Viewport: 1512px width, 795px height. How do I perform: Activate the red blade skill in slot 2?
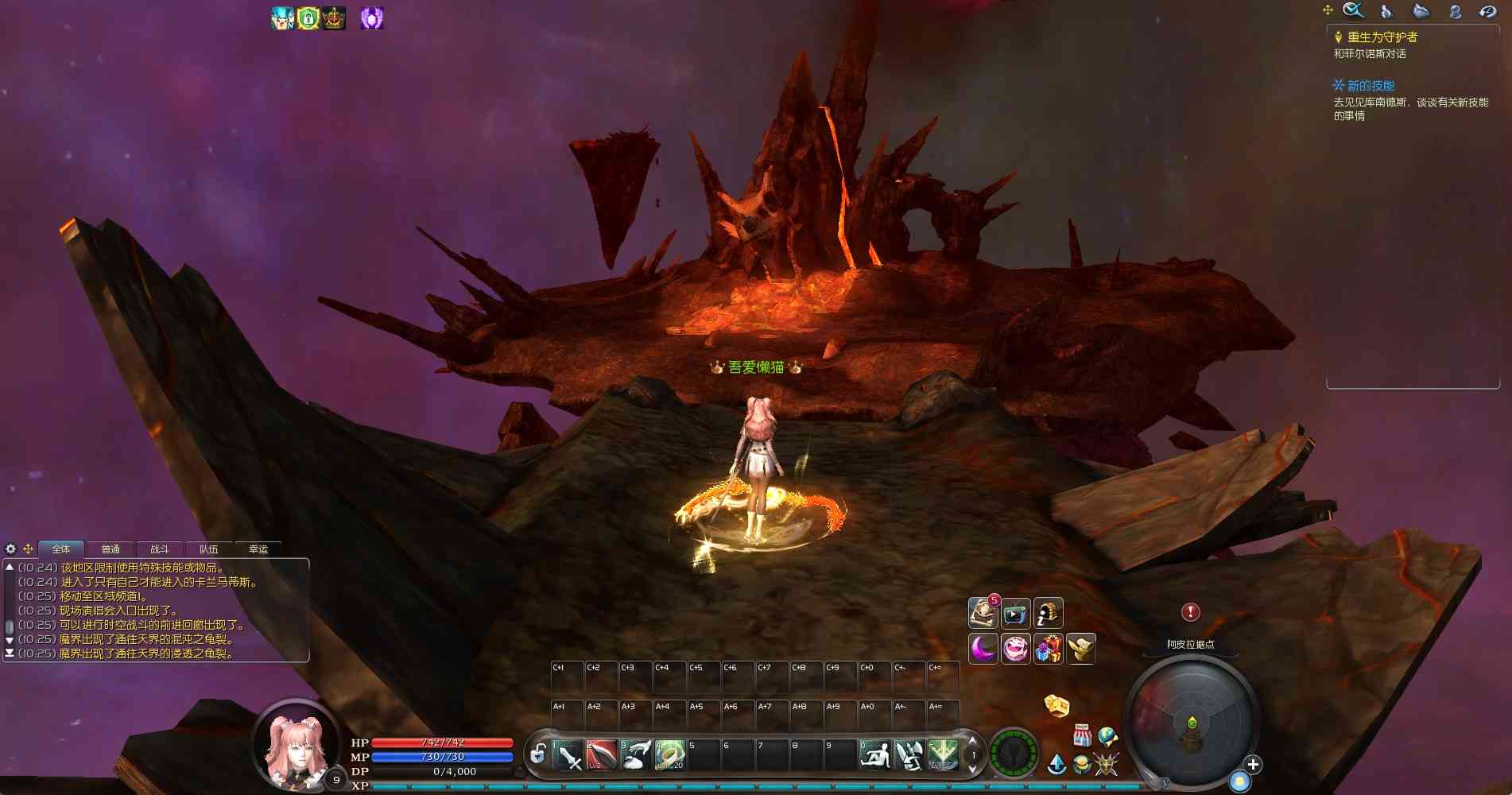click(602, 755)
